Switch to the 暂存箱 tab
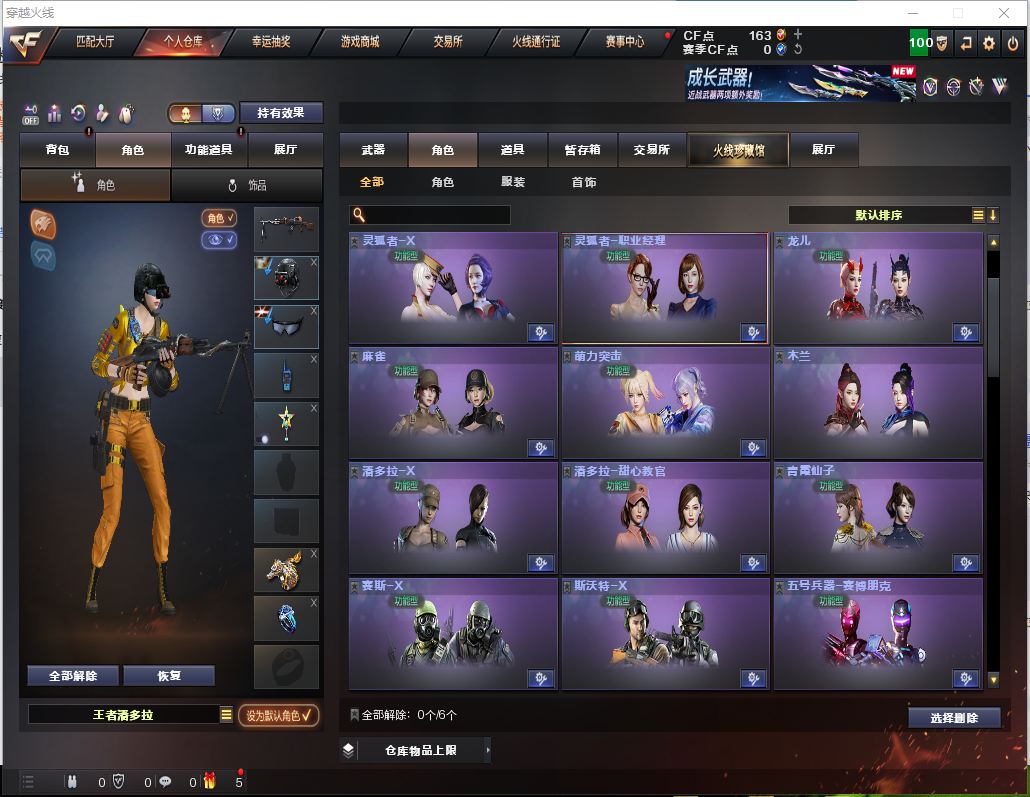The height and width of the screenshot is (797, 1030). coord(583,150)
